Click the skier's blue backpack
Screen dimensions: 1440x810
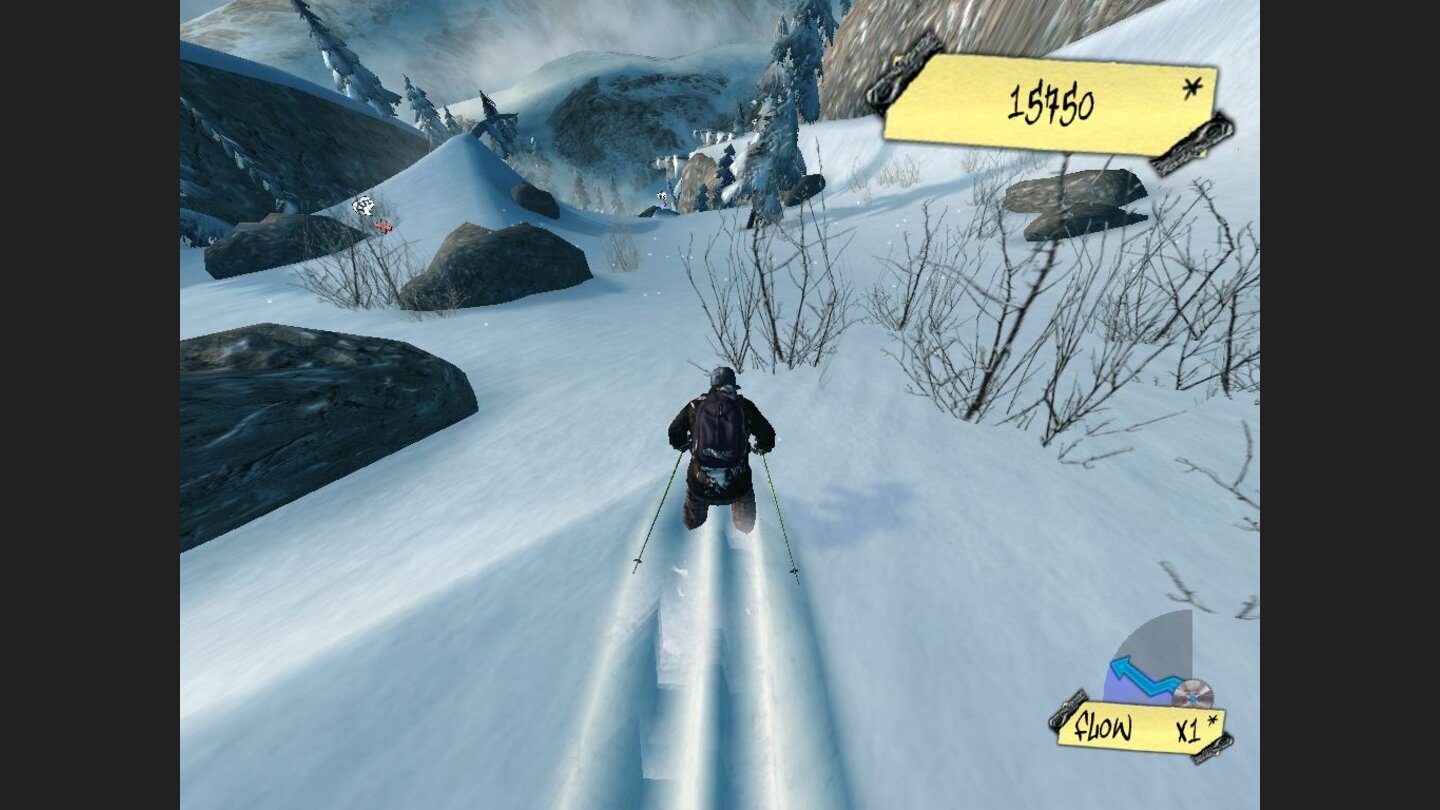(x=716, y=428)
